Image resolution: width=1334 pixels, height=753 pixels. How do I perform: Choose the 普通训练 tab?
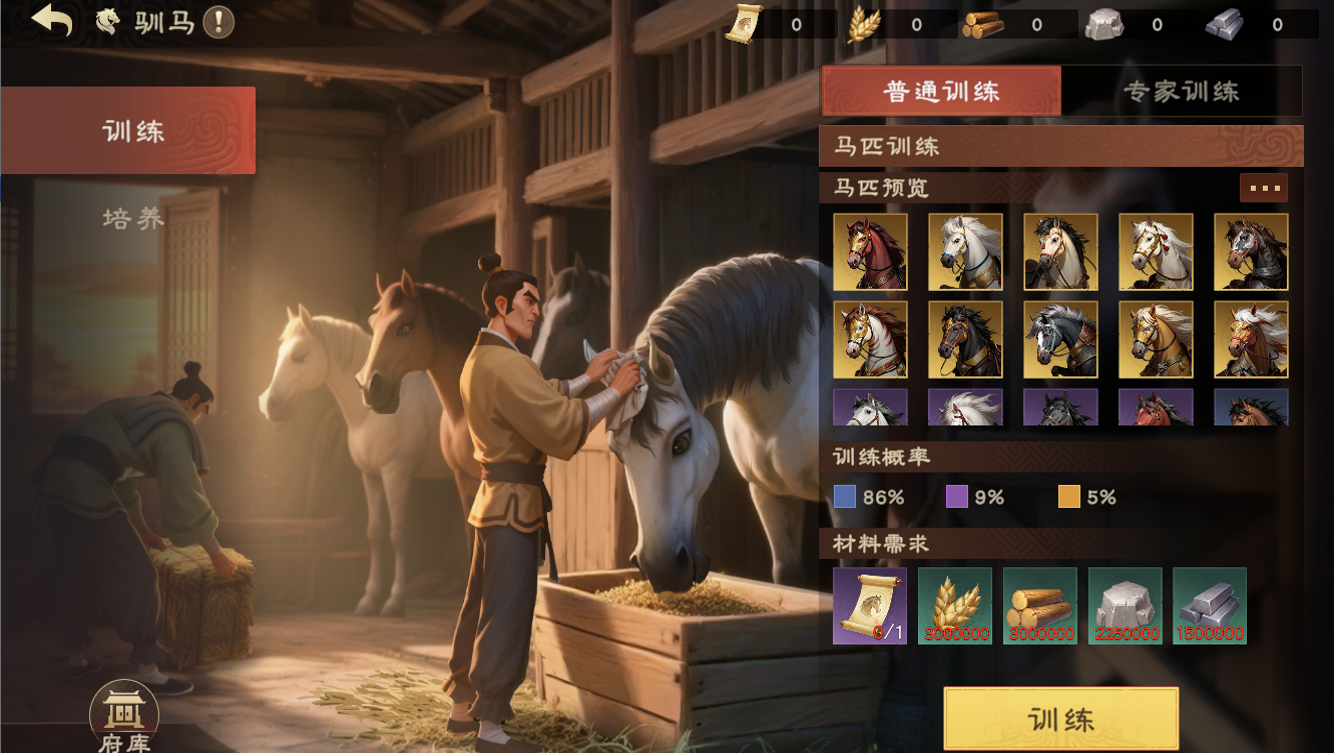941,92
